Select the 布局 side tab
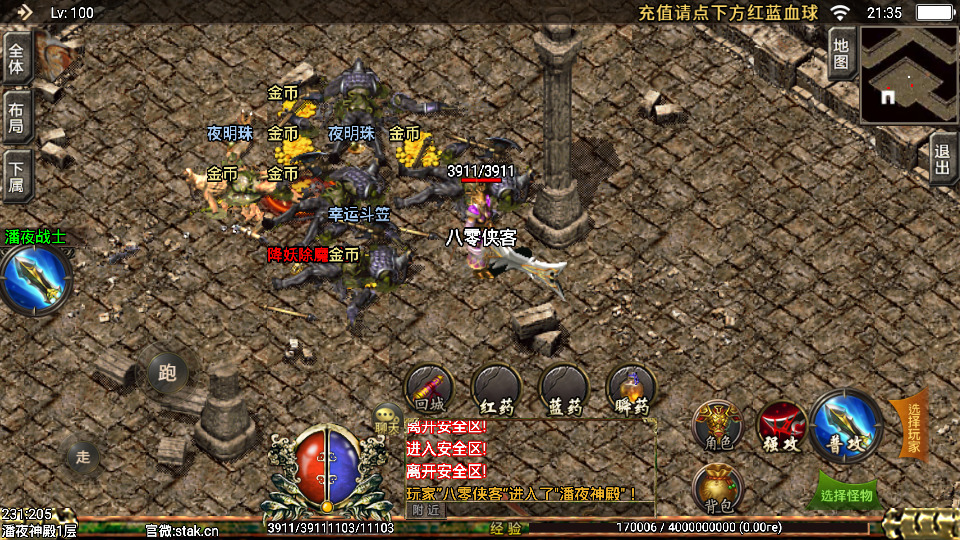This screenshot has width=960, height=540. coord(17,117)
